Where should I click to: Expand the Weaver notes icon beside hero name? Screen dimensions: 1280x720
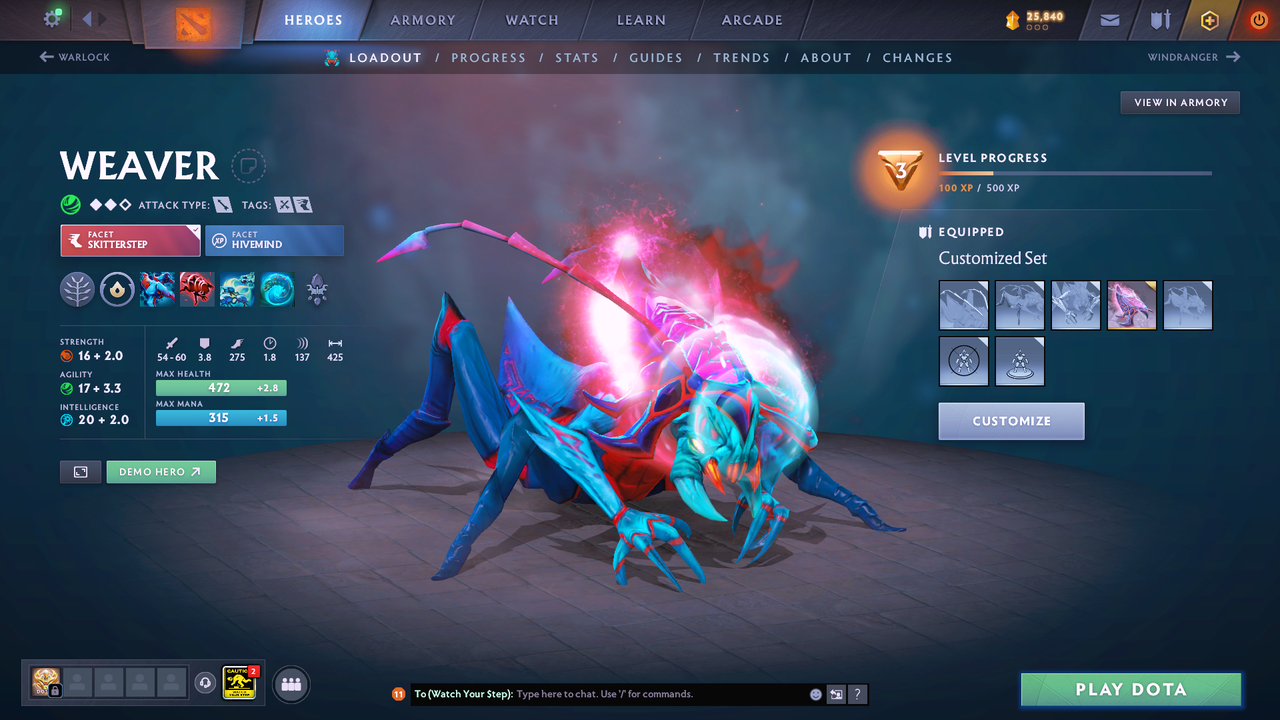tap(247, 167)
